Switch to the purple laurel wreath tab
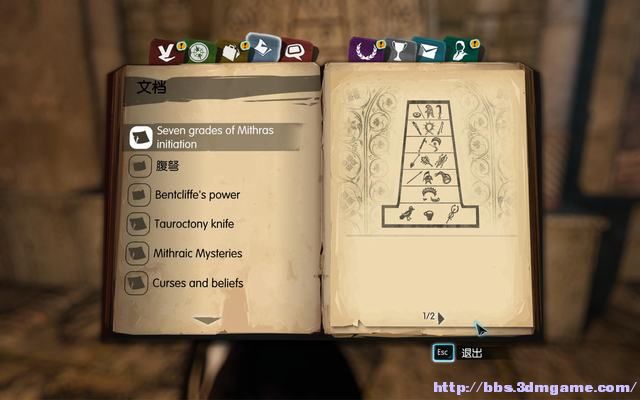 [x=363, y=51]
